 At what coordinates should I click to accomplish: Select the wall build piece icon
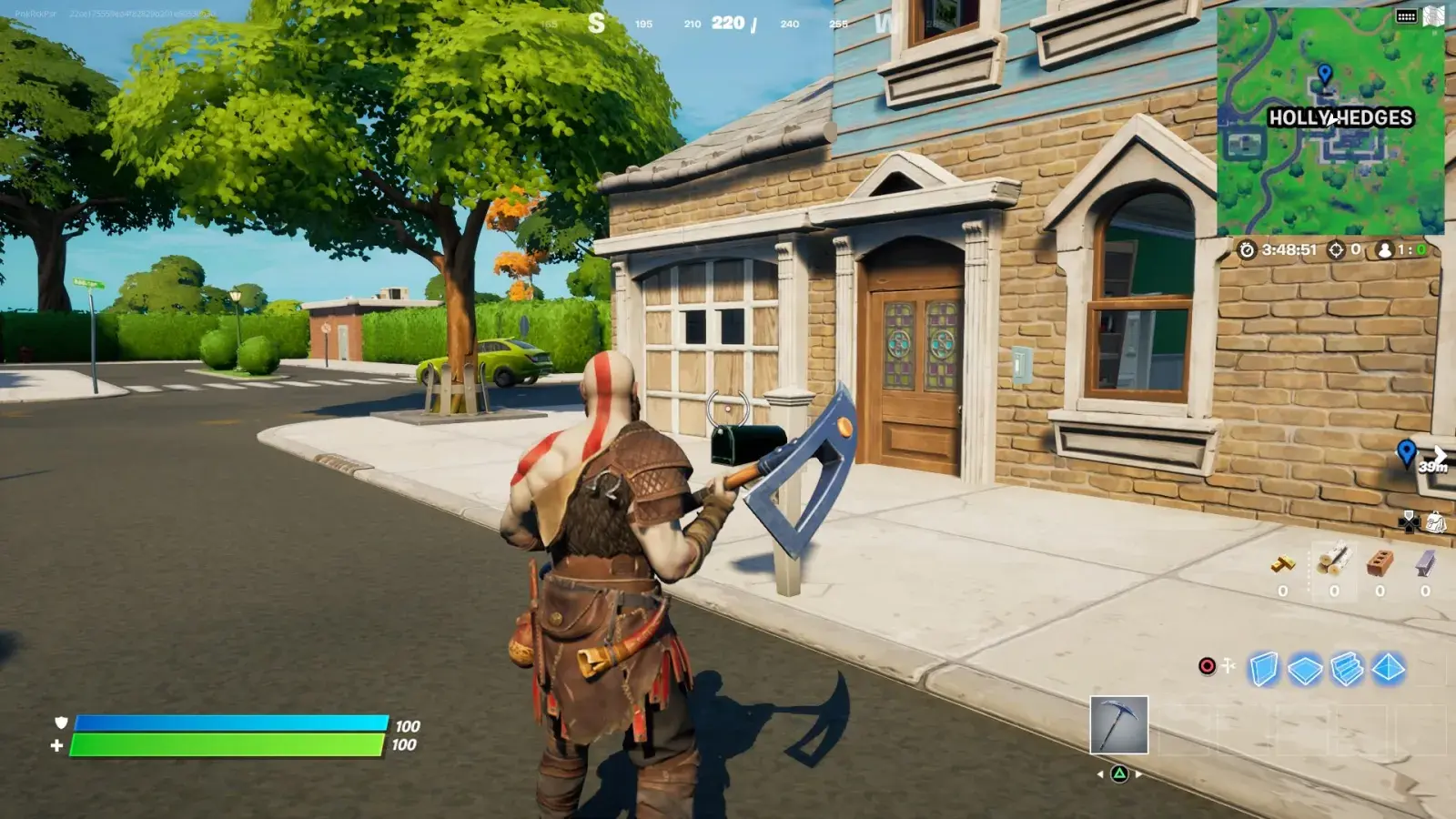(x=1263, y=668)
